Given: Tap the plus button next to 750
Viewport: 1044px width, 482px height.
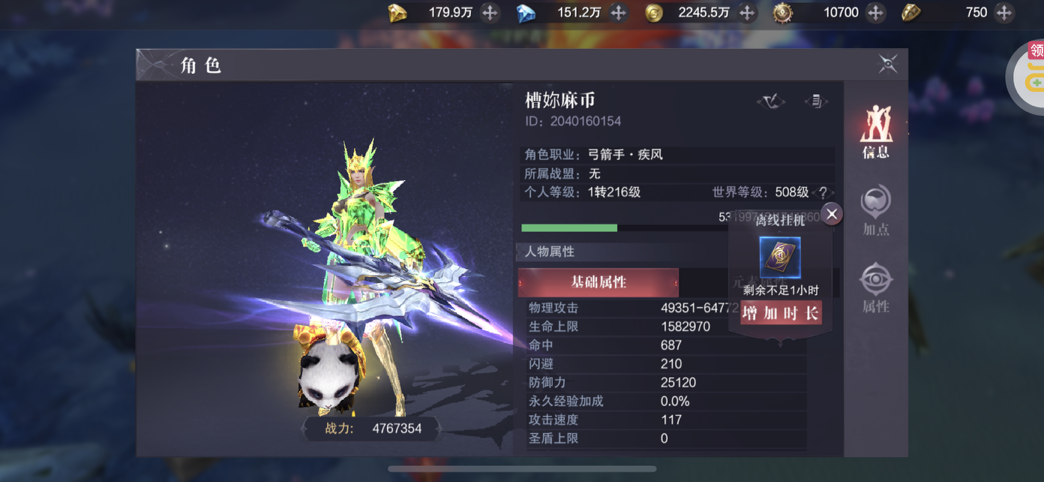Looking at the screenshot, I should (x=1004, y=13).
